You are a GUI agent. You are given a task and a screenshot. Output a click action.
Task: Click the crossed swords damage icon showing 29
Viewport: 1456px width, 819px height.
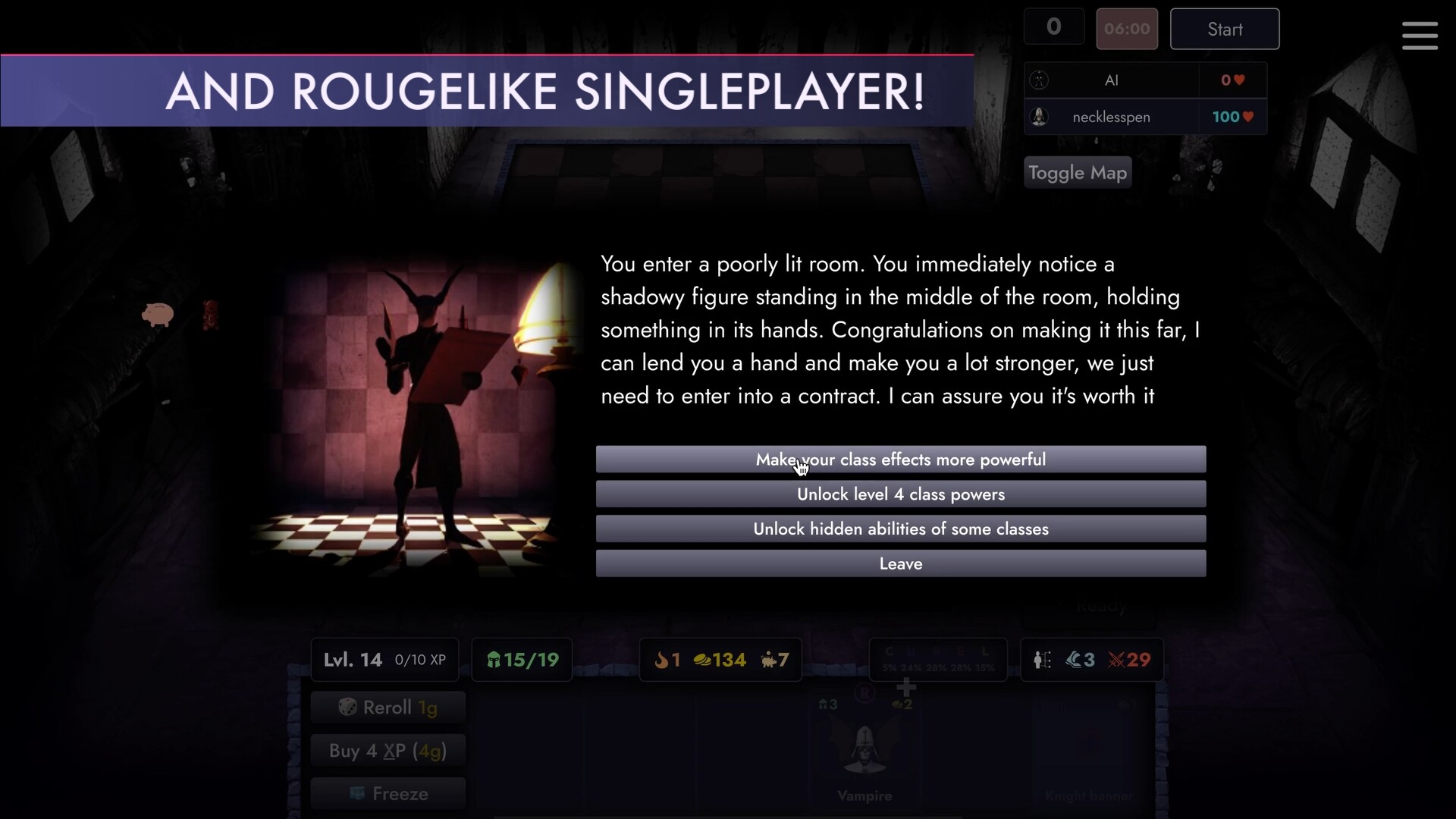coord(1116,660)
